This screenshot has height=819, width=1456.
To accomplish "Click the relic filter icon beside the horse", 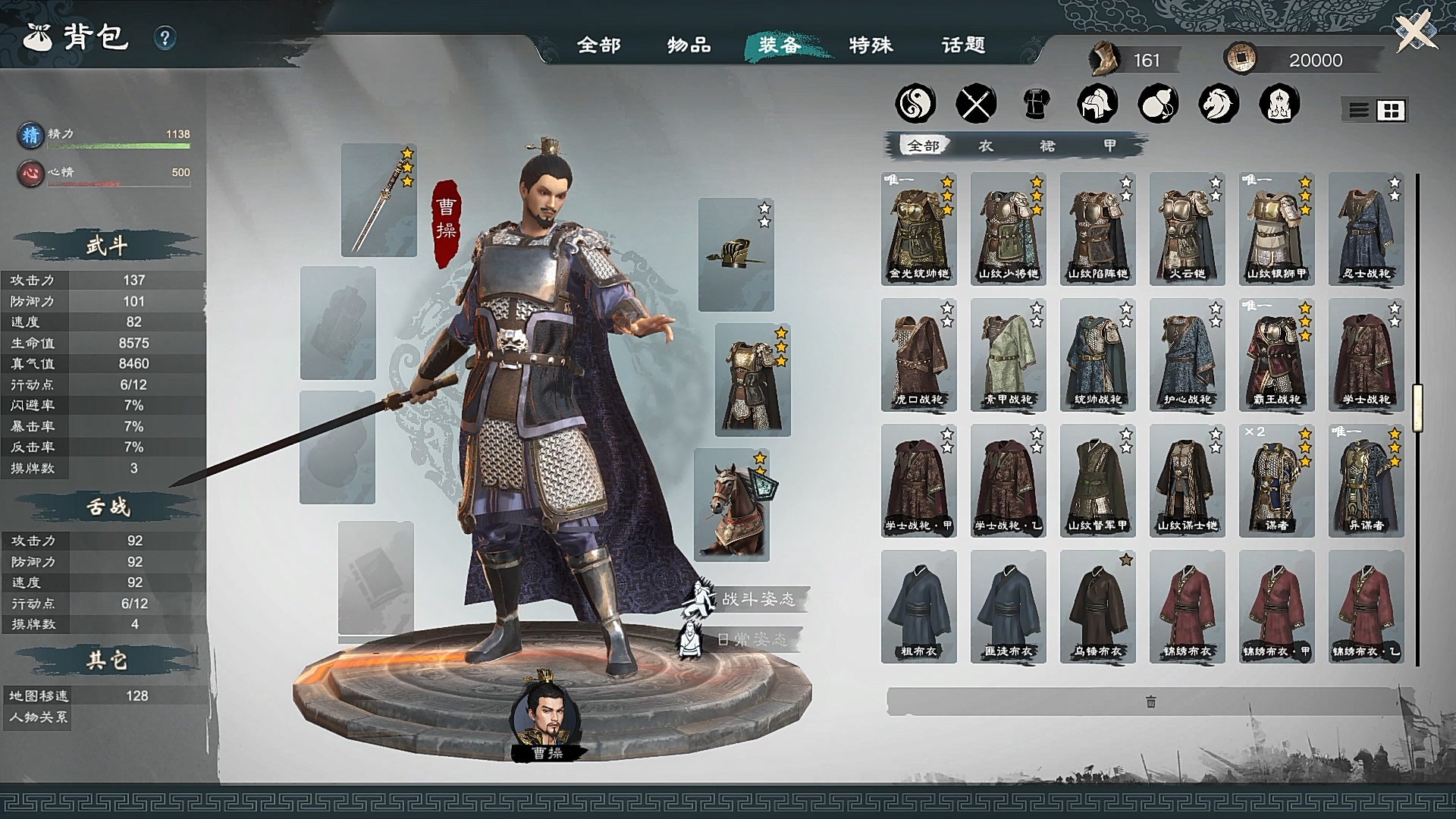I will point(1277,104).
